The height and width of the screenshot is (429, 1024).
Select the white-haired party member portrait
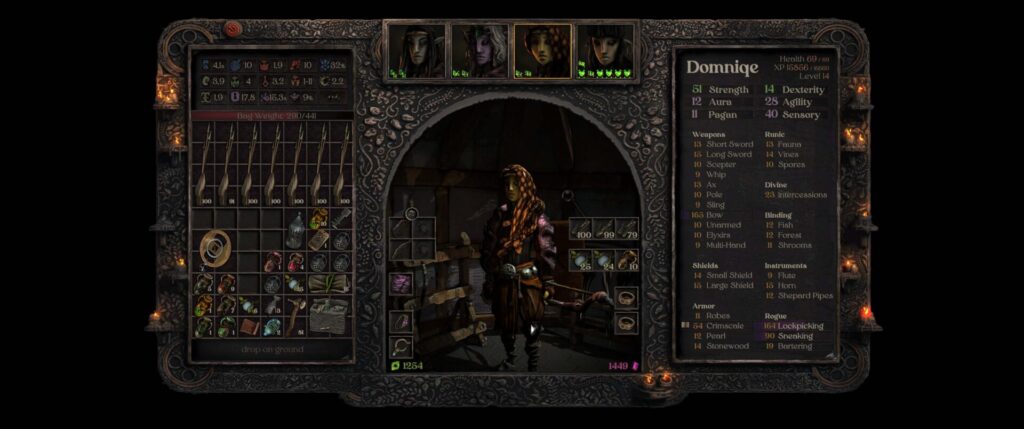tap(479, 50)
